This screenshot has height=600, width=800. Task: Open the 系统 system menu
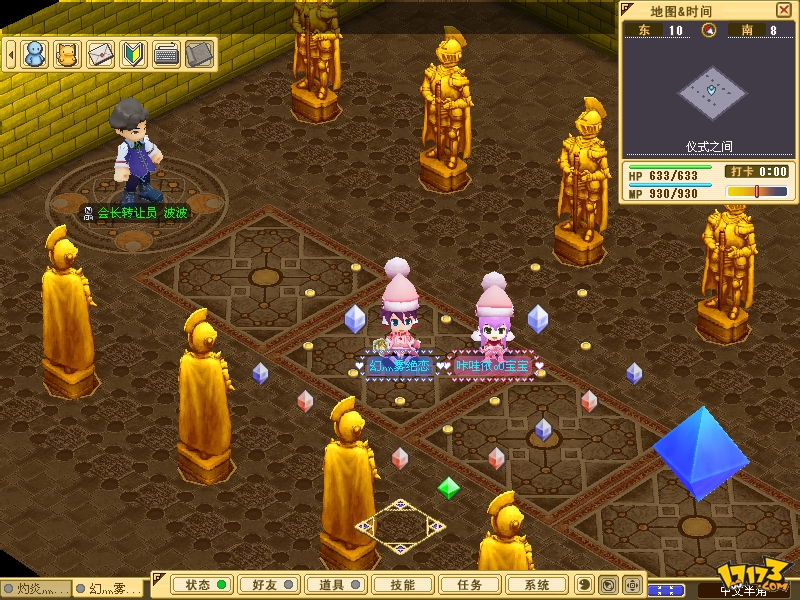[536, 585]
